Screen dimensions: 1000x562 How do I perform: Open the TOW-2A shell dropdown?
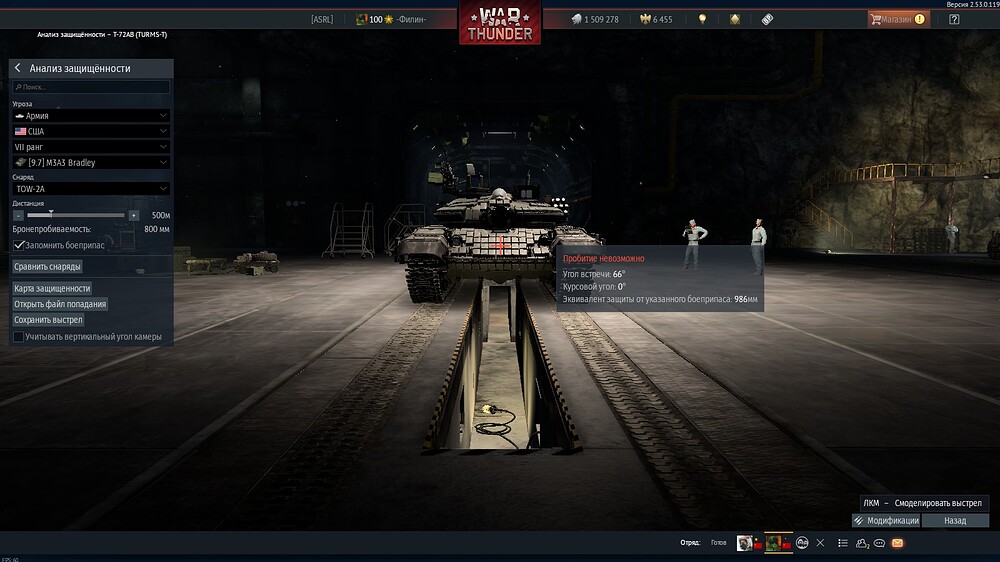tap(91, 189)
